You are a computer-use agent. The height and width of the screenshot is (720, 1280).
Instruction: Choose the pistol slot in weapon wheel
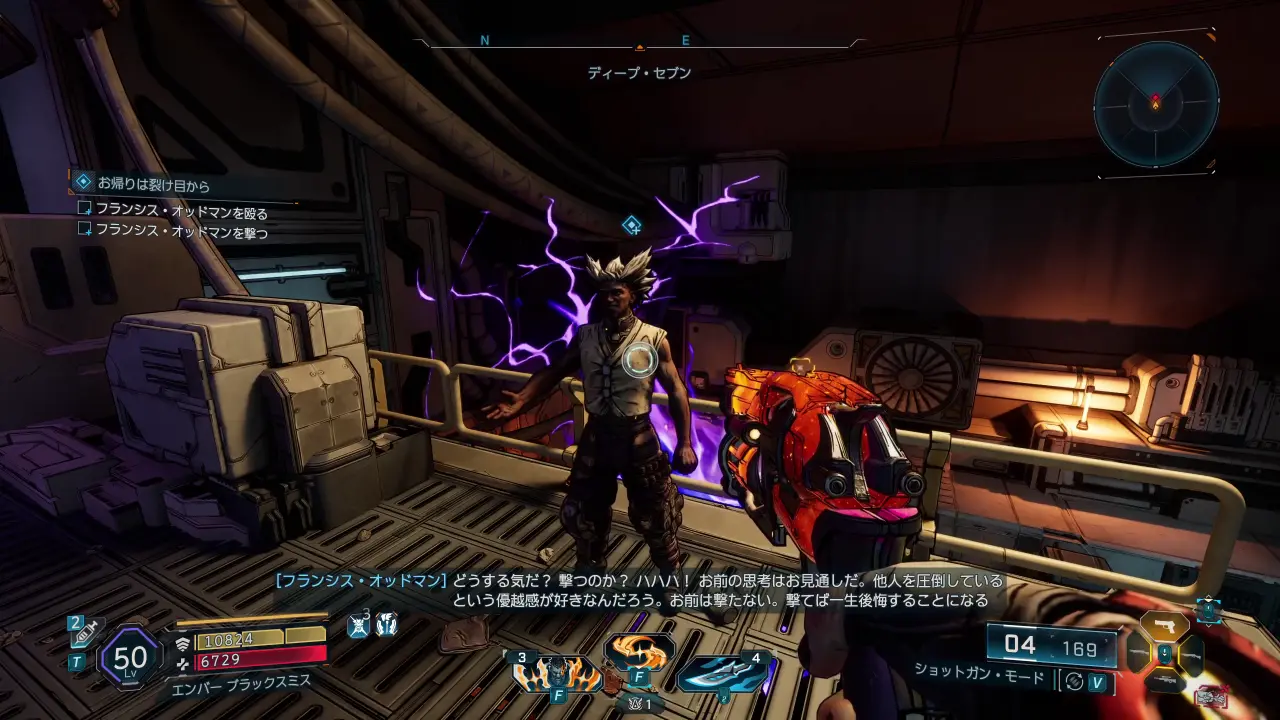[1164, 626]
